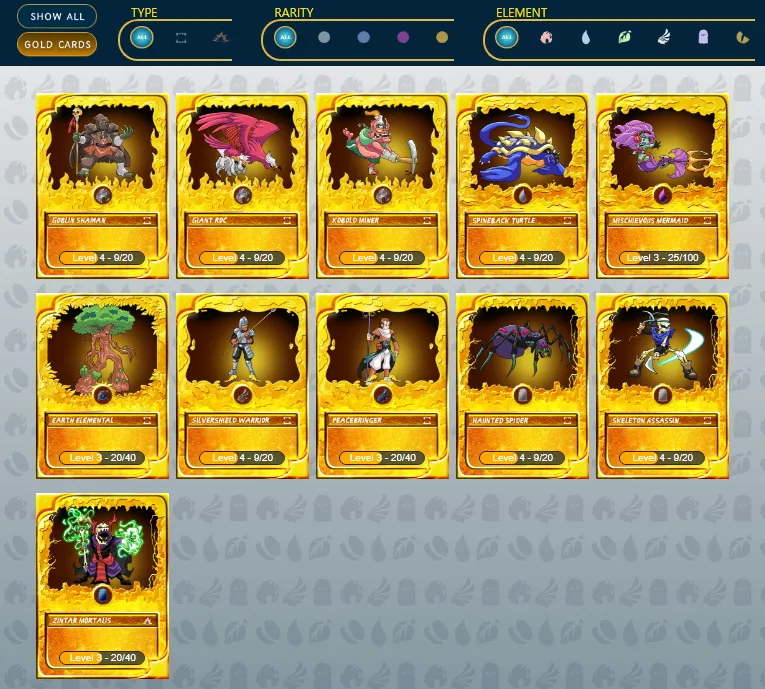Click the Show All button

(57, 17)
